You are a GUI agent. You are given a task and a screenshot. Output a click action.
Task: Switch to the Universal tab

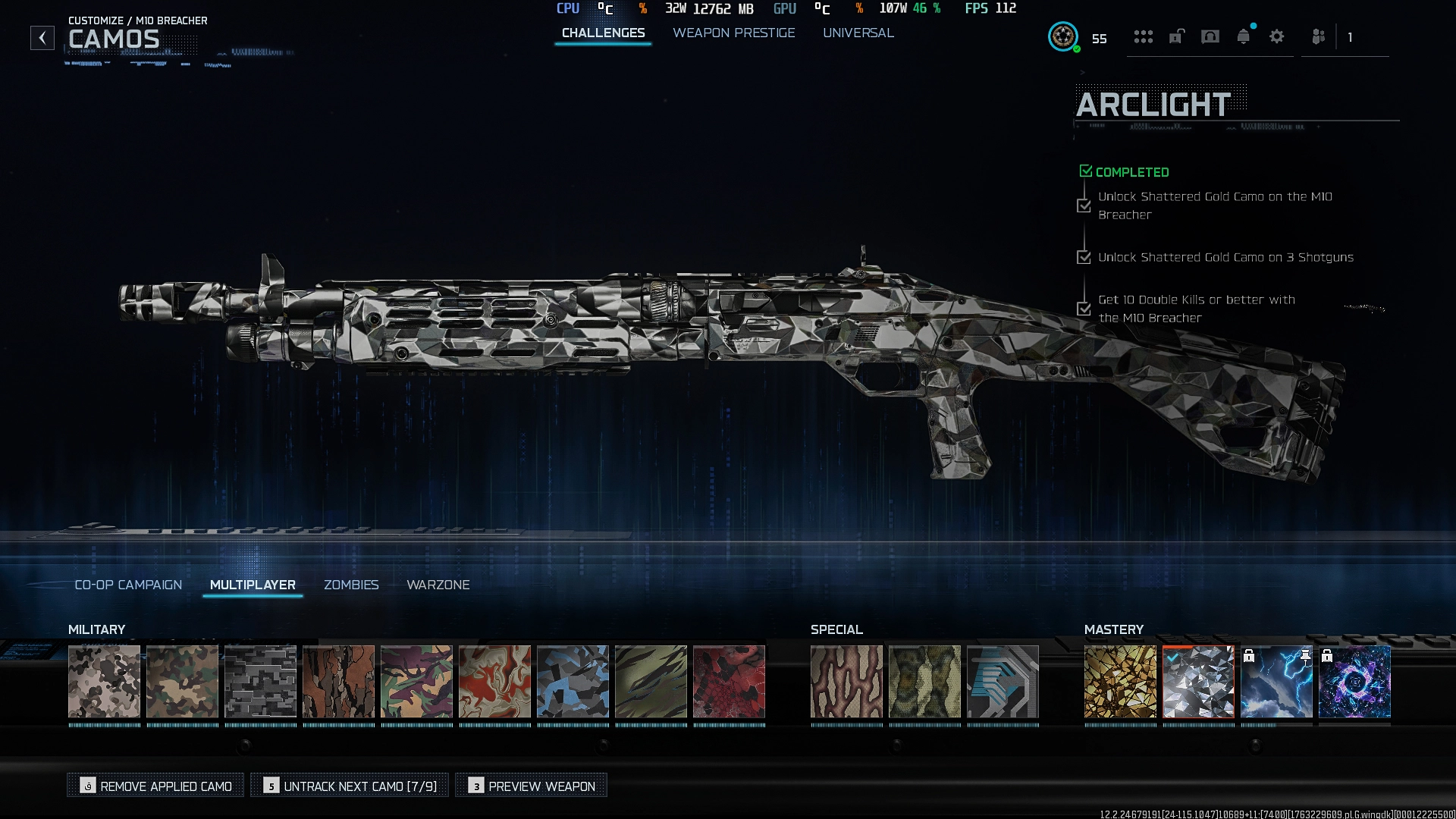pyautogui.click(x=858, y=33)
